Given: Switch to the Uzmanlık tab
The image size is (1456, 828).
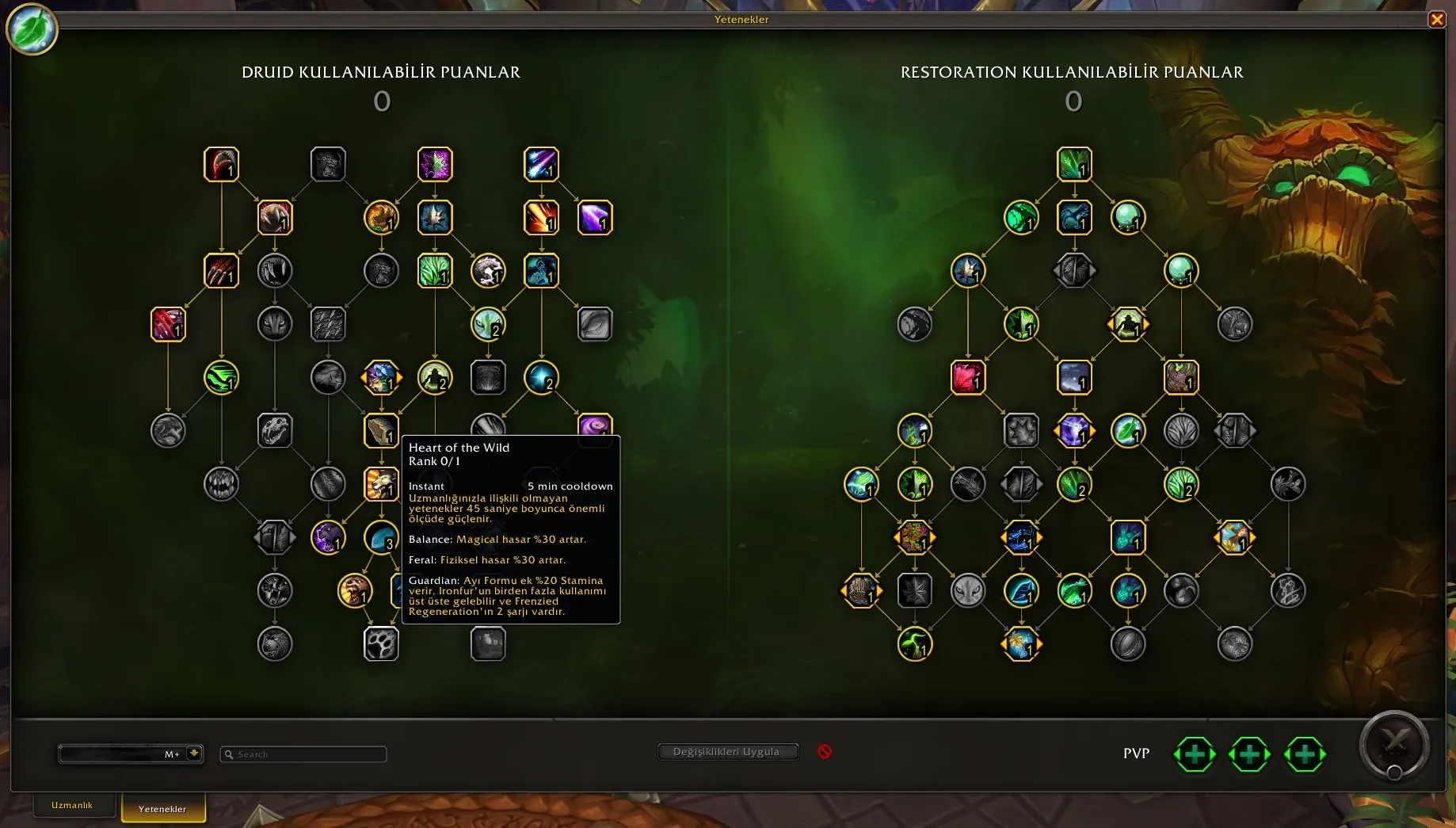Looking at the screenshot, I should click(72, 805).
